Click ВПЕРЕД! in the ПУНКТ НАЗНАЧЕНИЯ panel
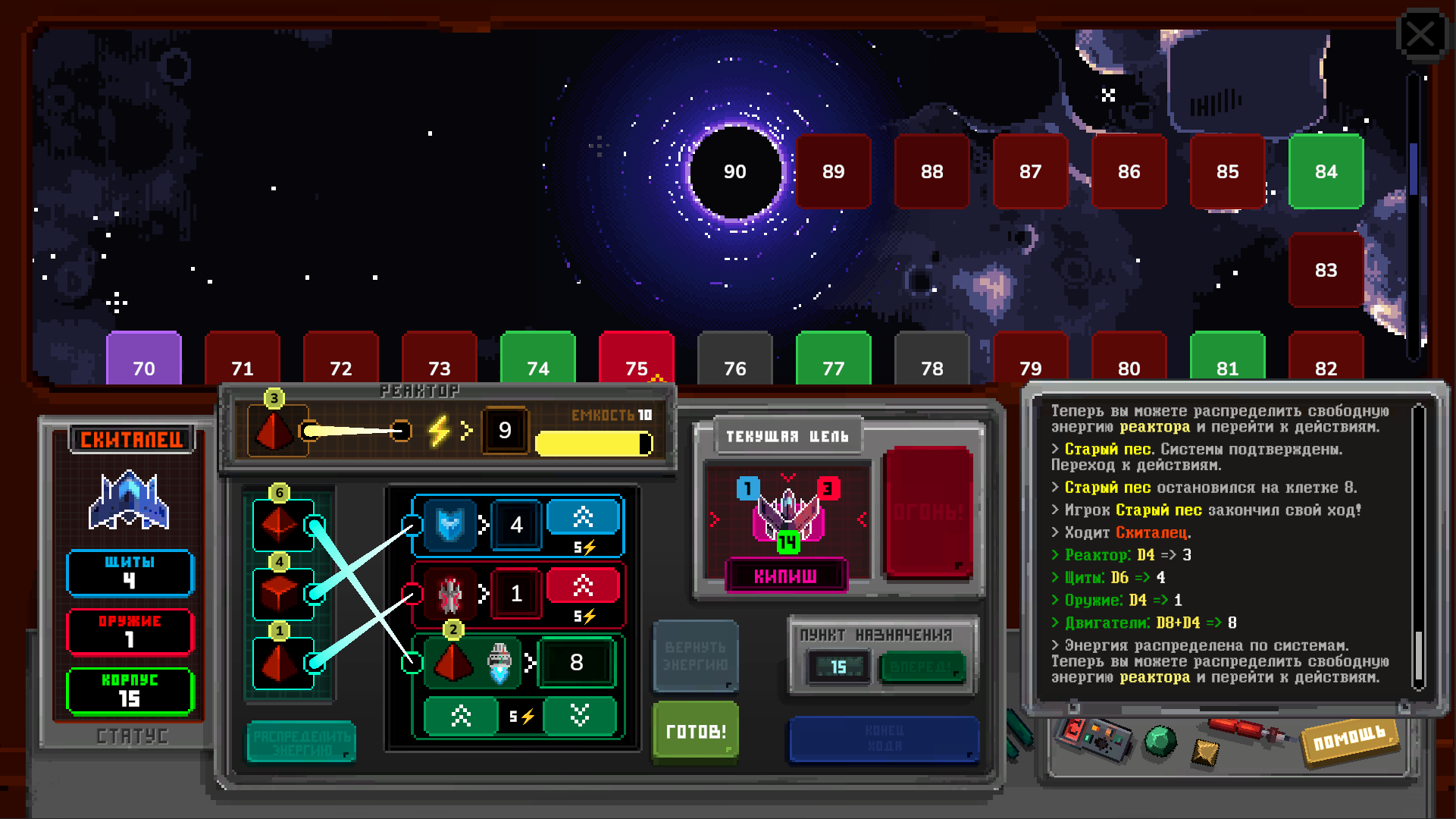1456x819 pixels. pos(922,667)
